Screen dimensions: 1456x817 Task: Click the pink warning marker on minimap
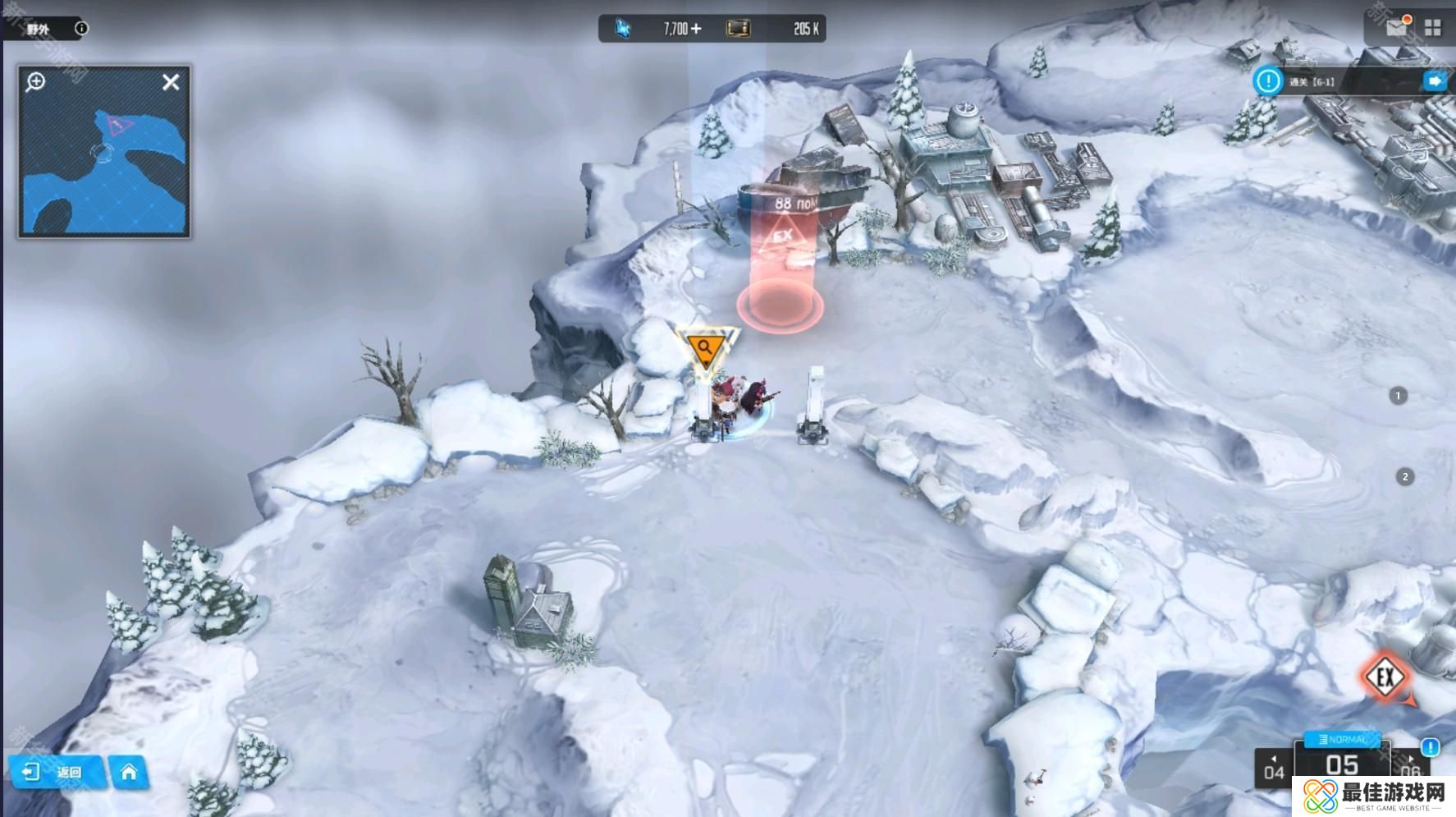pos(120,125)
